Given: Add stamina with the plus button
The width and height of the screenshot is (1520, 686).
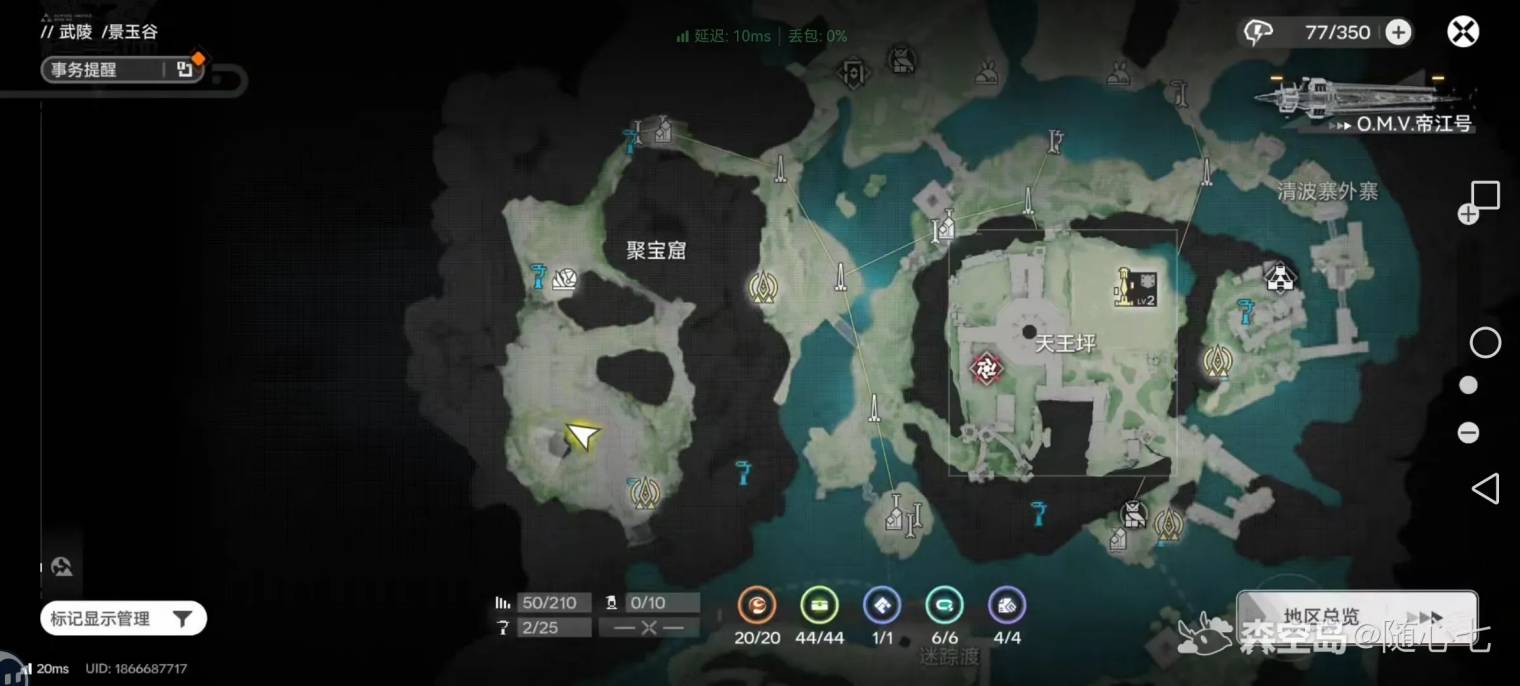Looking at the screenshot, I should 1398,32.
